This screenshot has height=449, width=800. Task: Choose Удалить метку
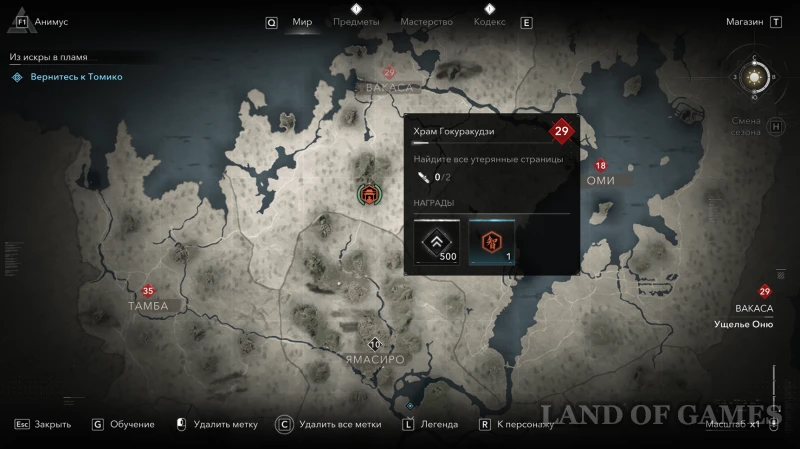coord(226,424)
